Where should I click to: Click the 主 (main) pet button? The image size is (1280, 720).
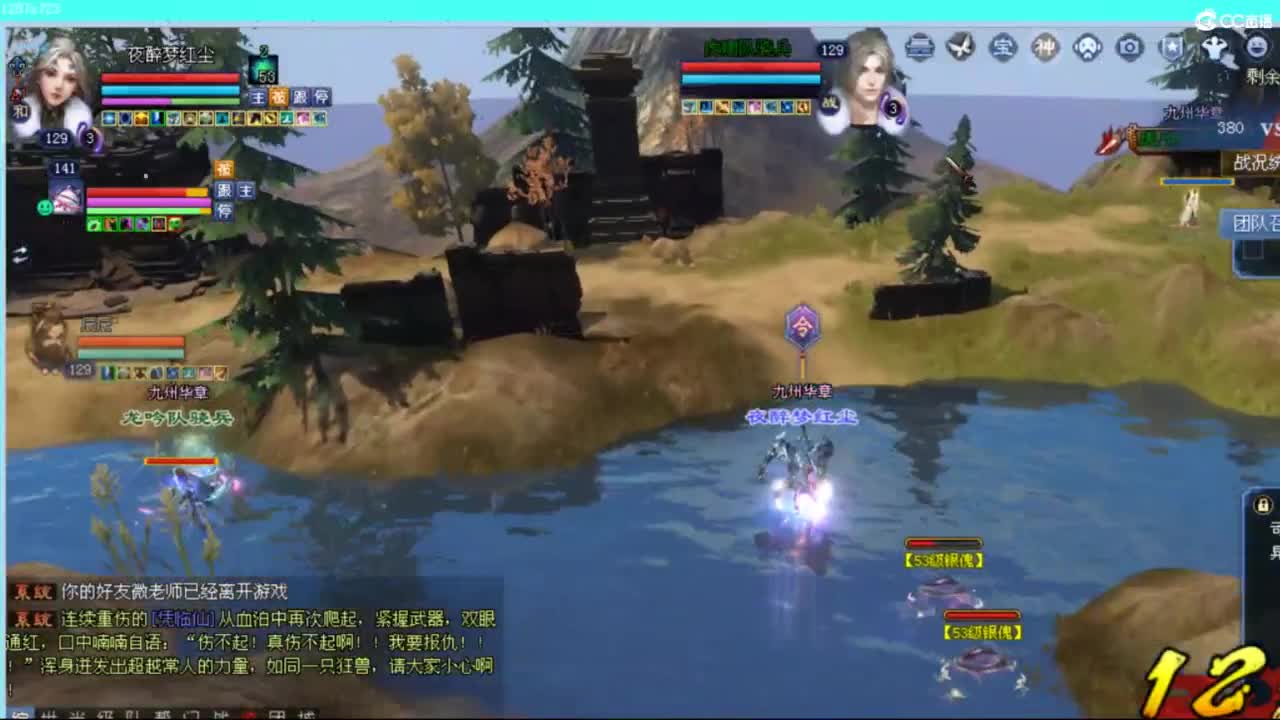click(258, 98)
